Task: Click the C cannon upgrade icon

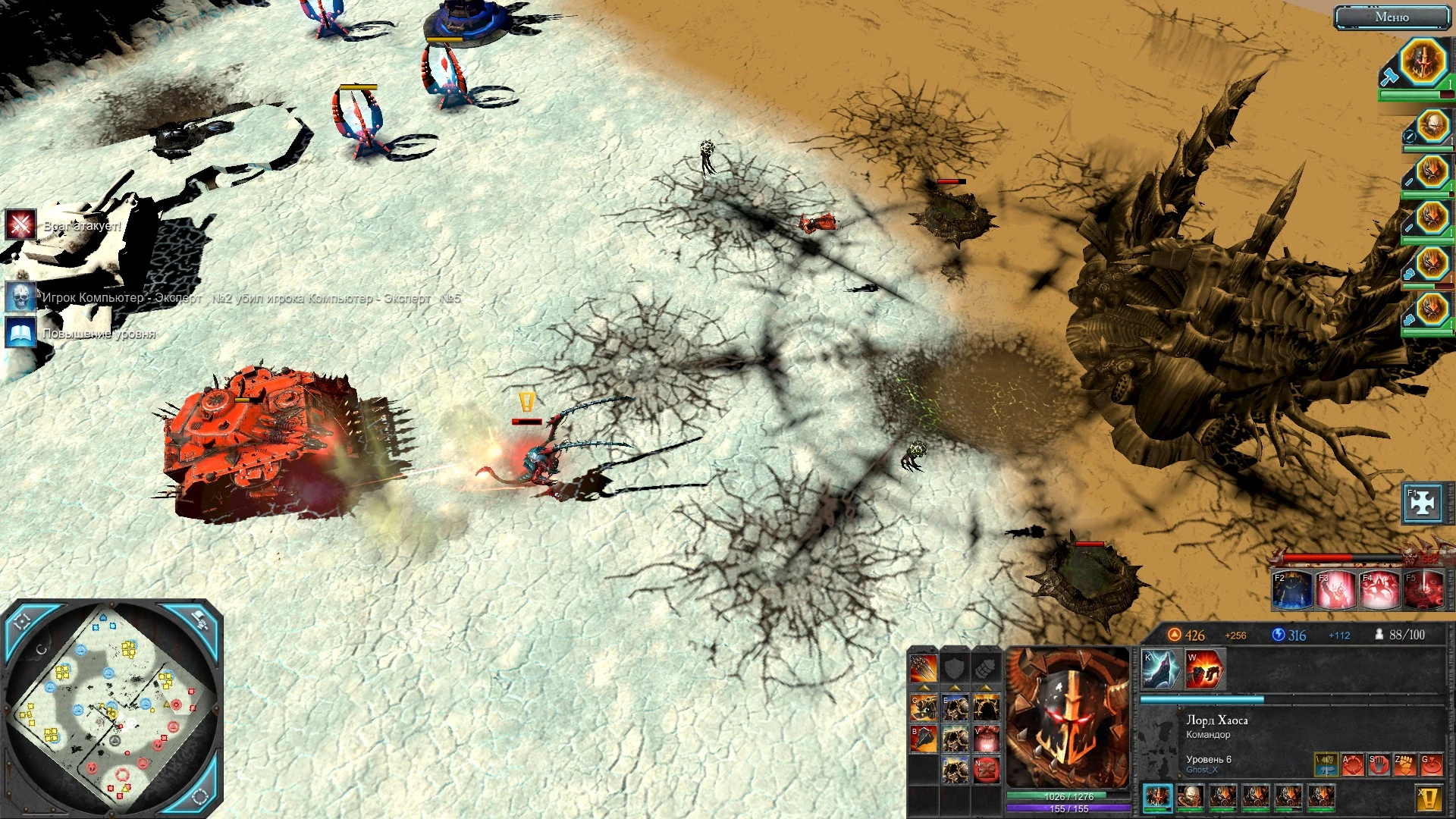Action: point(924,708)
